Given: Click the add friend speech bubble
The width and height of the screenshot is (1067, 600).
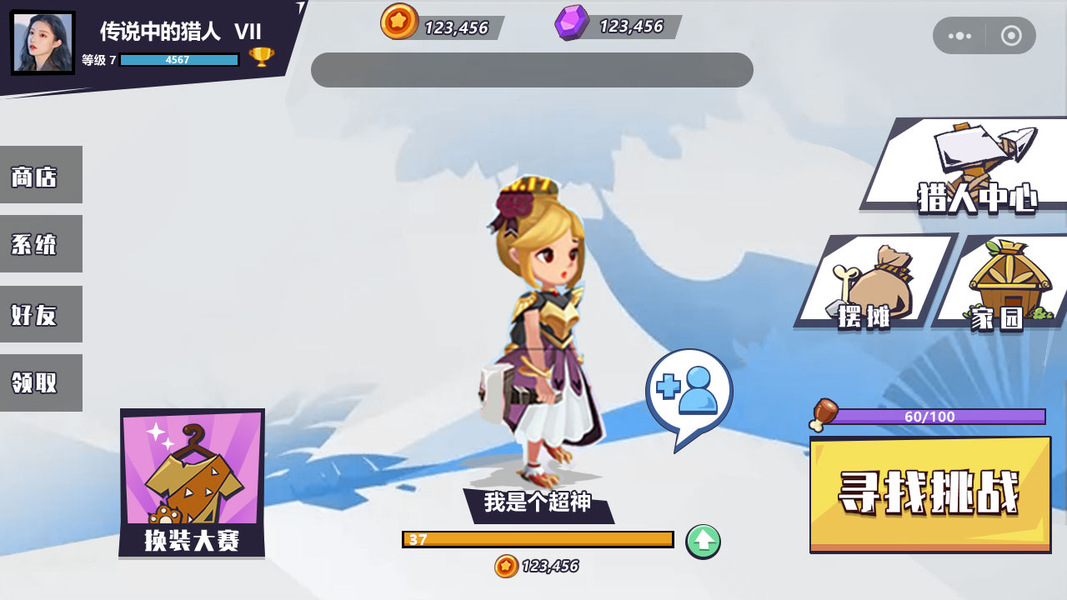Looking at the screenshot, I should tap(689, 392).
